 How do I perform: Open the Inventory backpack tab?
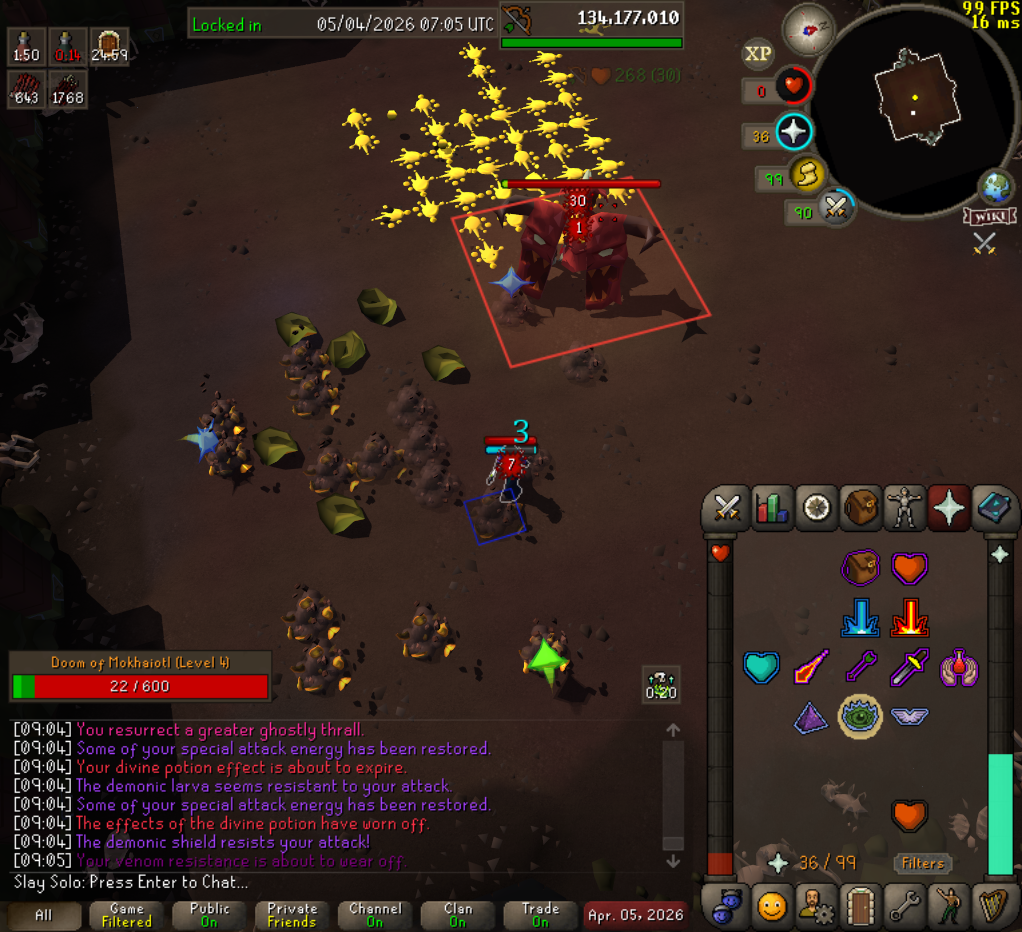(x=860, y=508)
